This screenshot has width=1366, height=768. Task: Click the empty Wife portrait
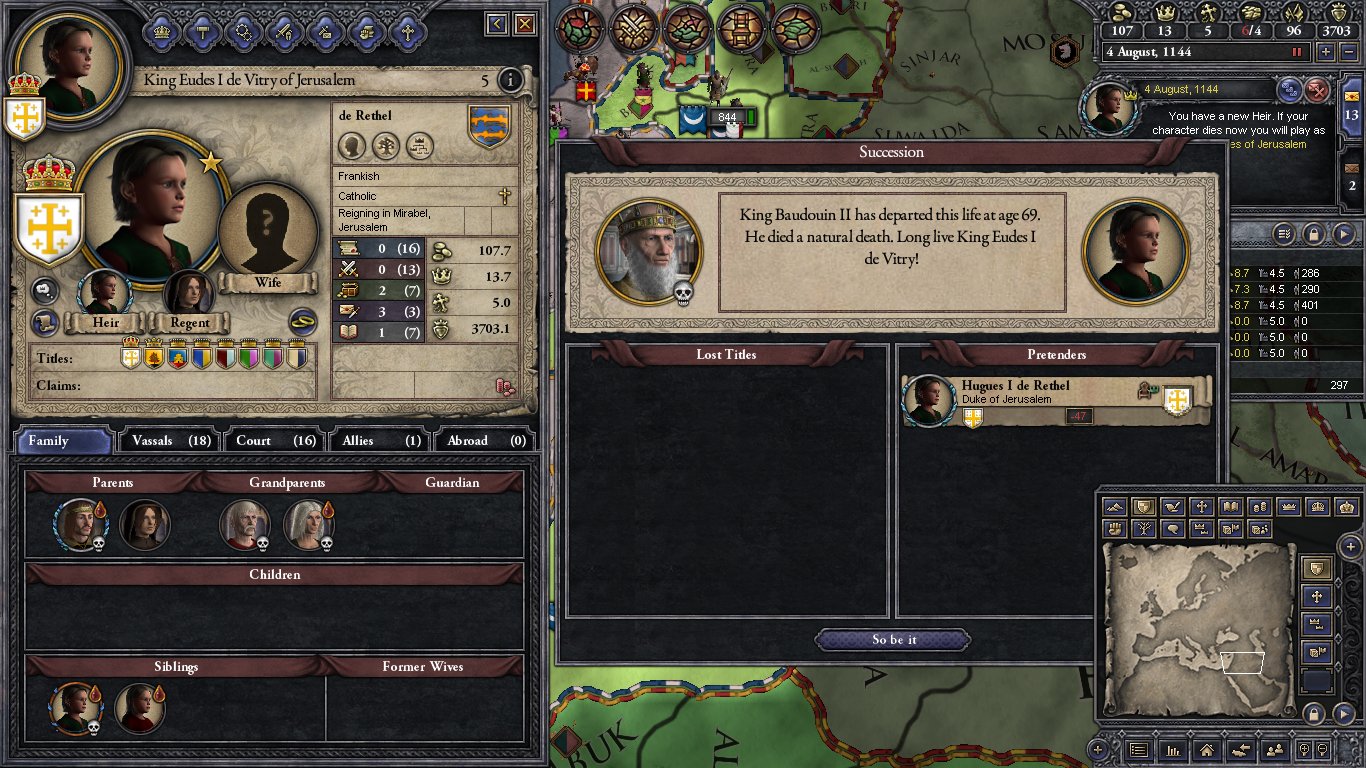(x=267, y=234)
